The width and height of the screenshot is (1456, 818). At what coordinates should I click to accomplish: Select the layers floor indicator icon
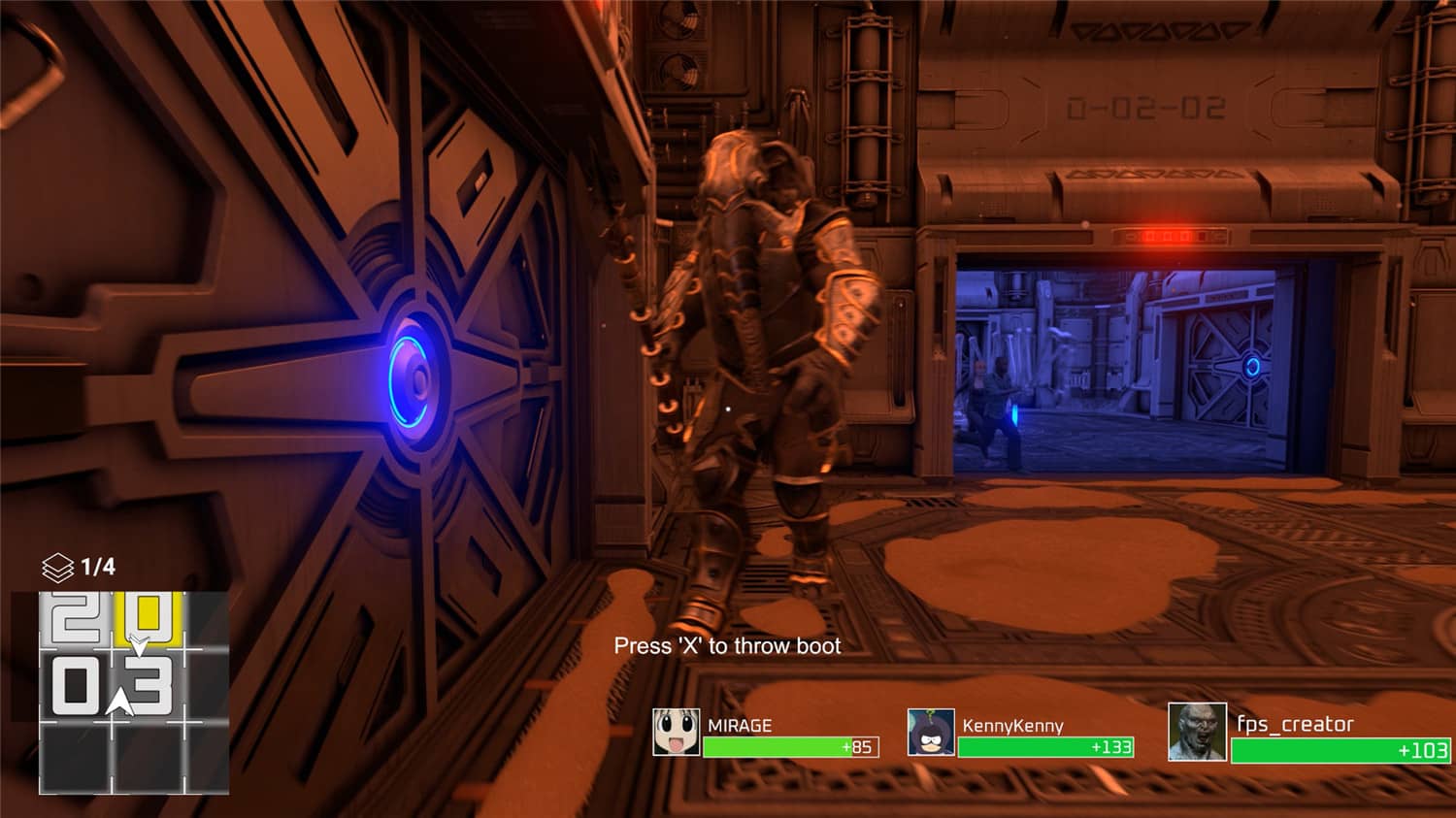pyautogui.click(x=58, y=567)
